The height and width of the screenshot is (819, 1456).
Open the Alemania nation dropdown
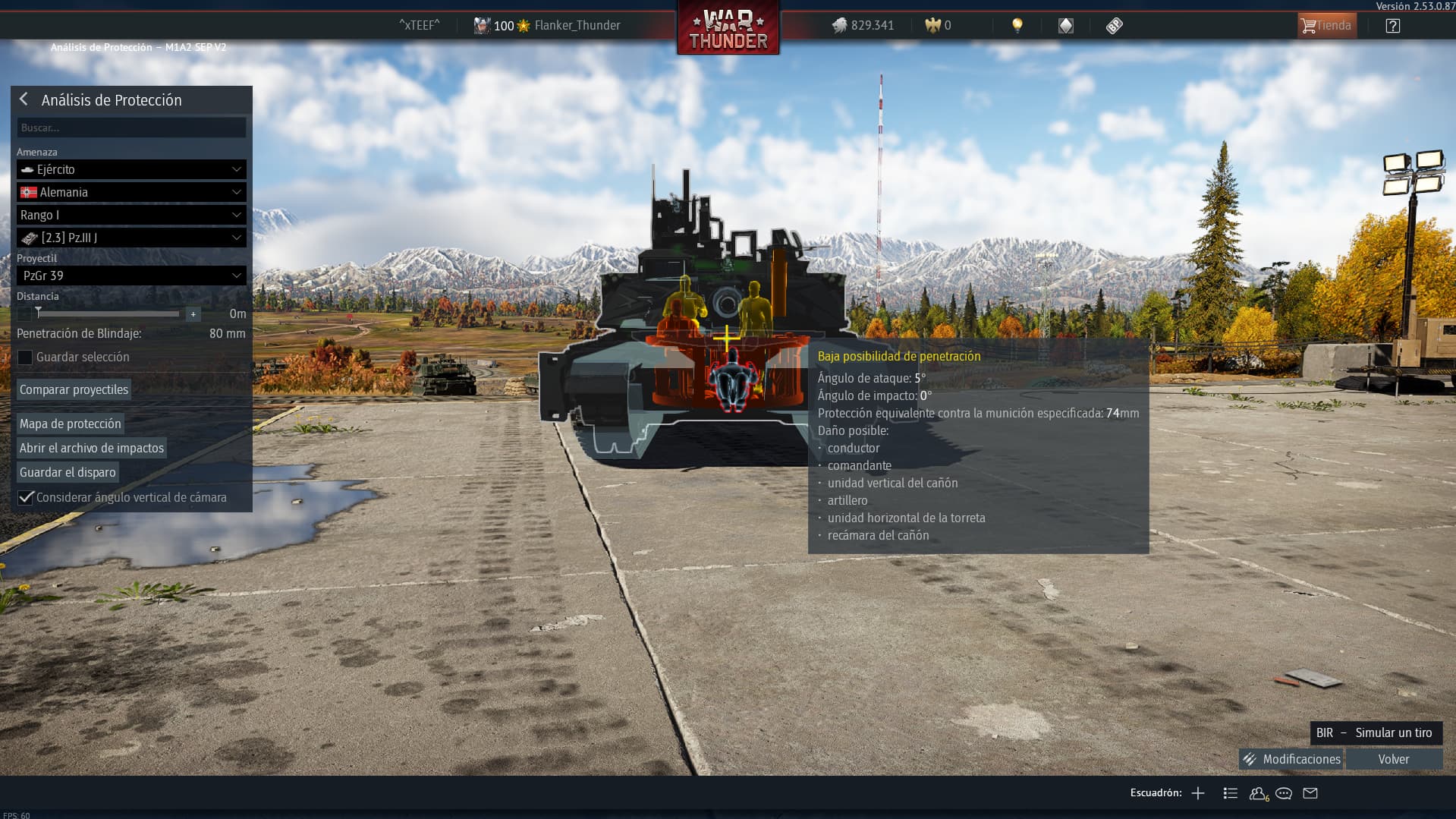click(131, 192)
